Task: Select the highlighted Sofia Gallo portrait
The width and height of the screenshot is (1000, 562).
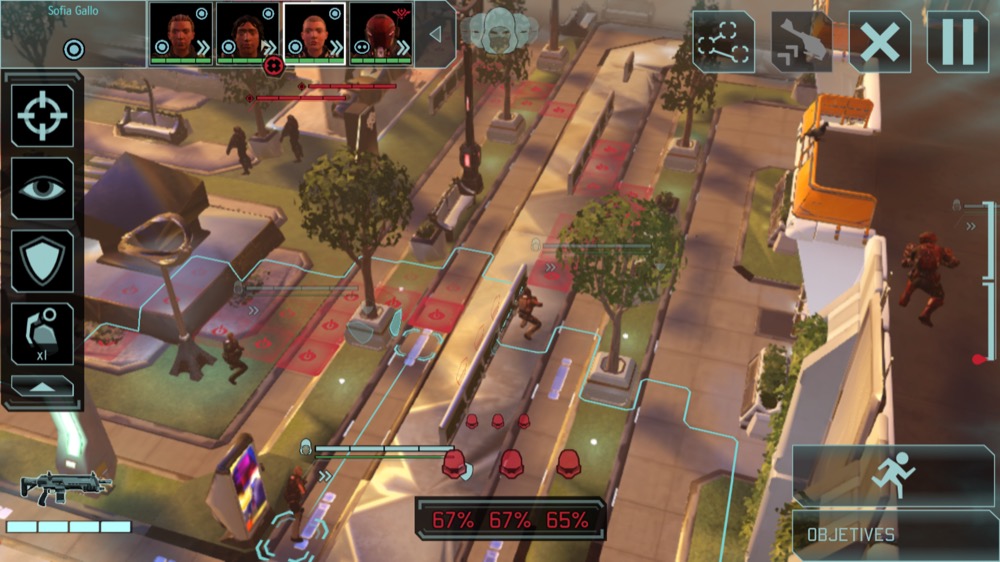Action: pyautogui.click(x=315, y=33)
